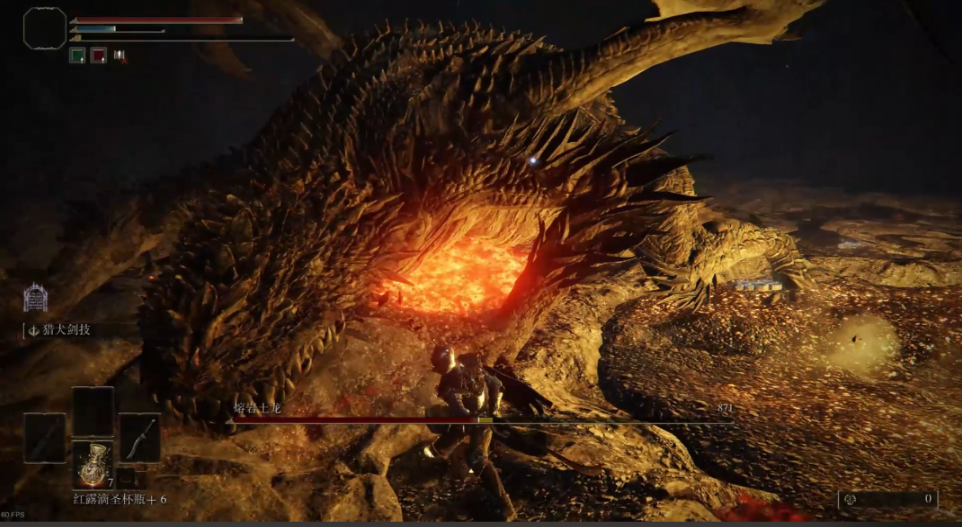This screenshot has width=962, height=528.
Task: Click the octagonal frame beside the health bar
Action: point(44,28)
